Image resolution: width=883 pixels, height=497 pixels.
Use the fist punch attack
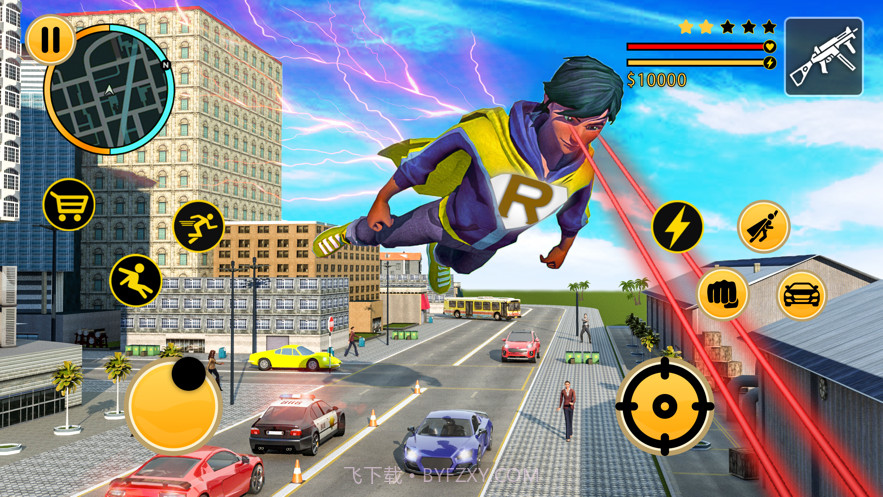[x=722, y=294]
